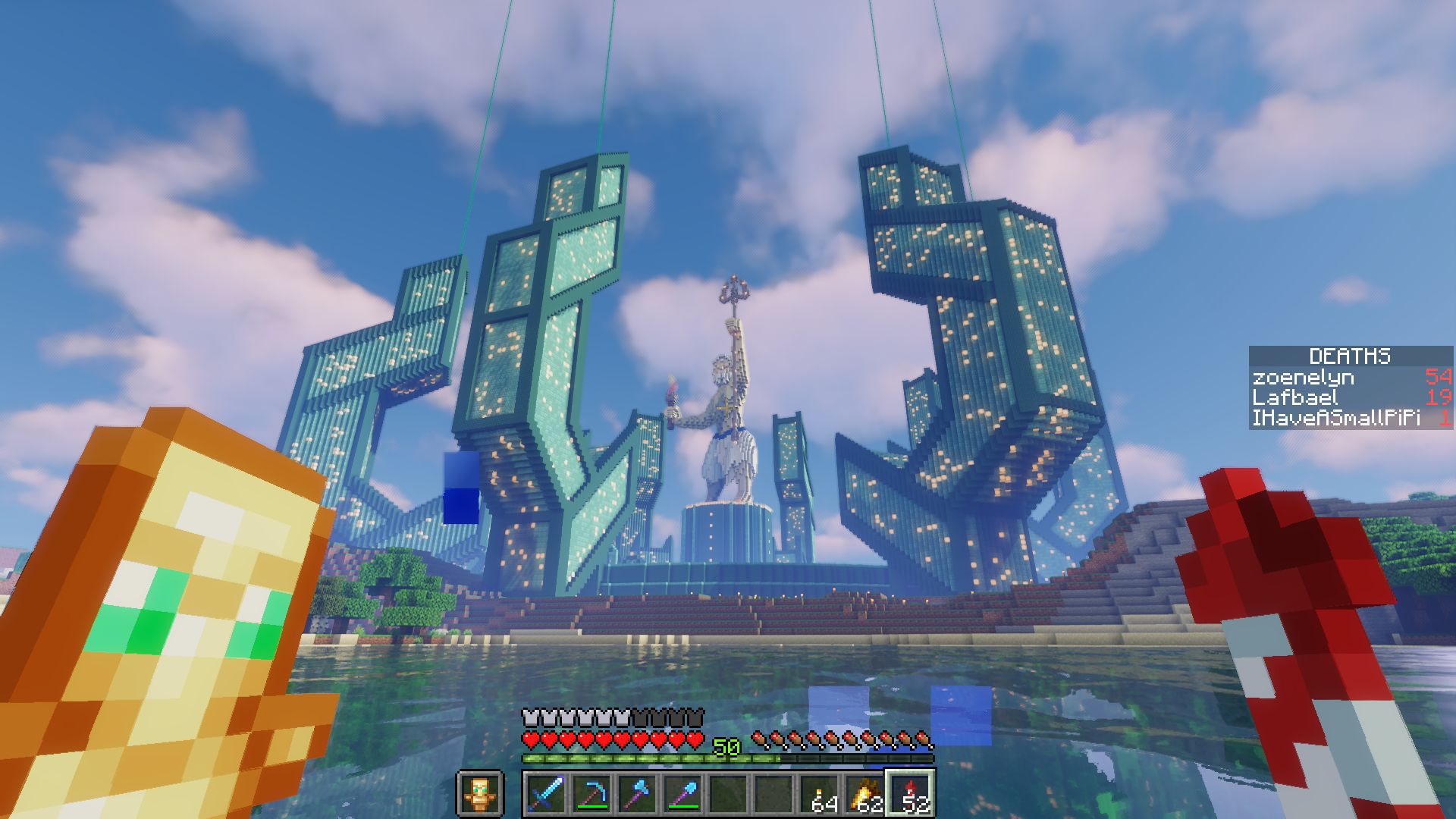This screenshot has height=819, width=1456.
Task: Click the first empty hotbar slot
Action: 726,792
